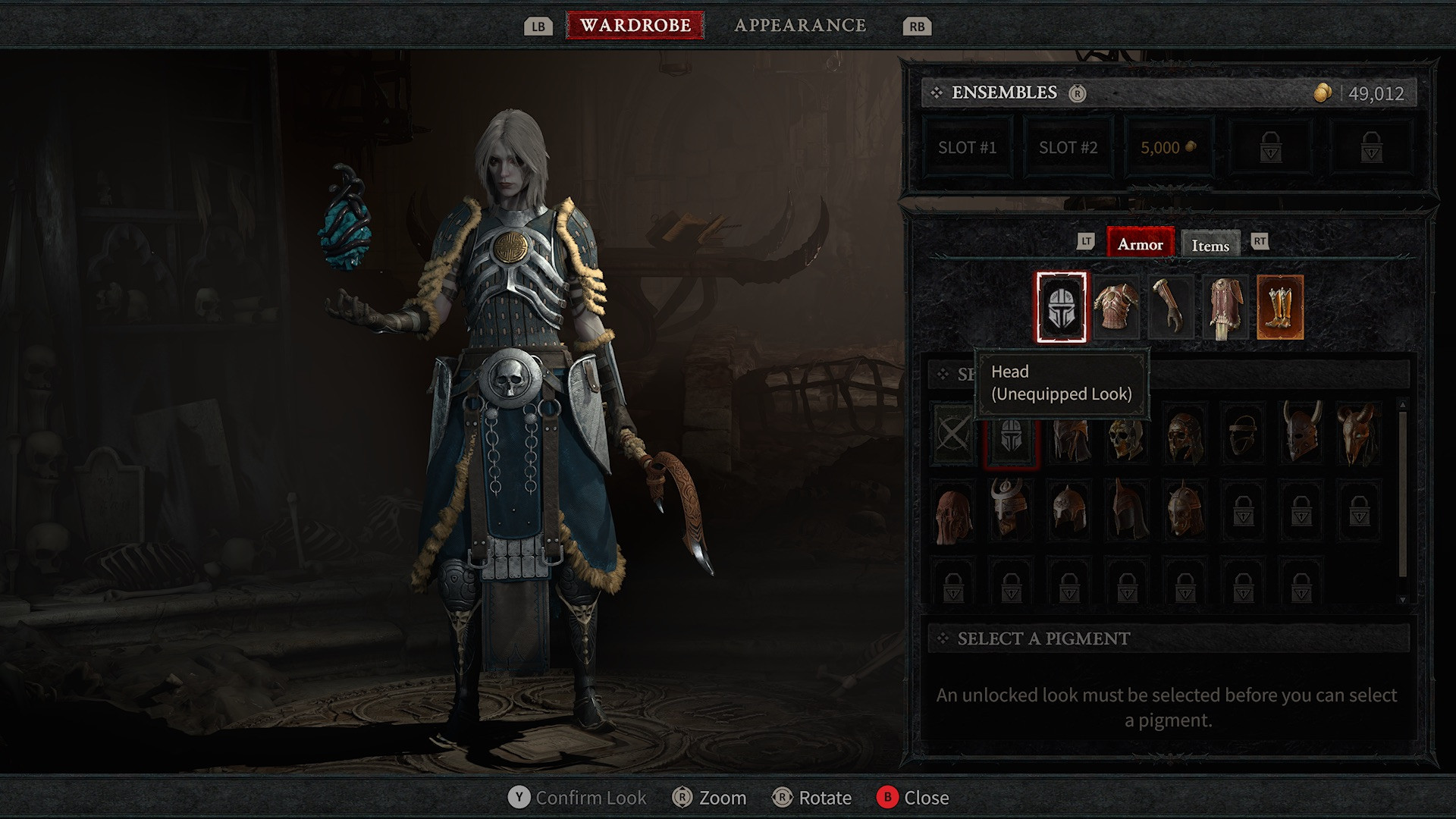Image resolution: width=1456 pixels, height=819 pixels.
Task: Choose the chest armor slot
Action: 1116,307
